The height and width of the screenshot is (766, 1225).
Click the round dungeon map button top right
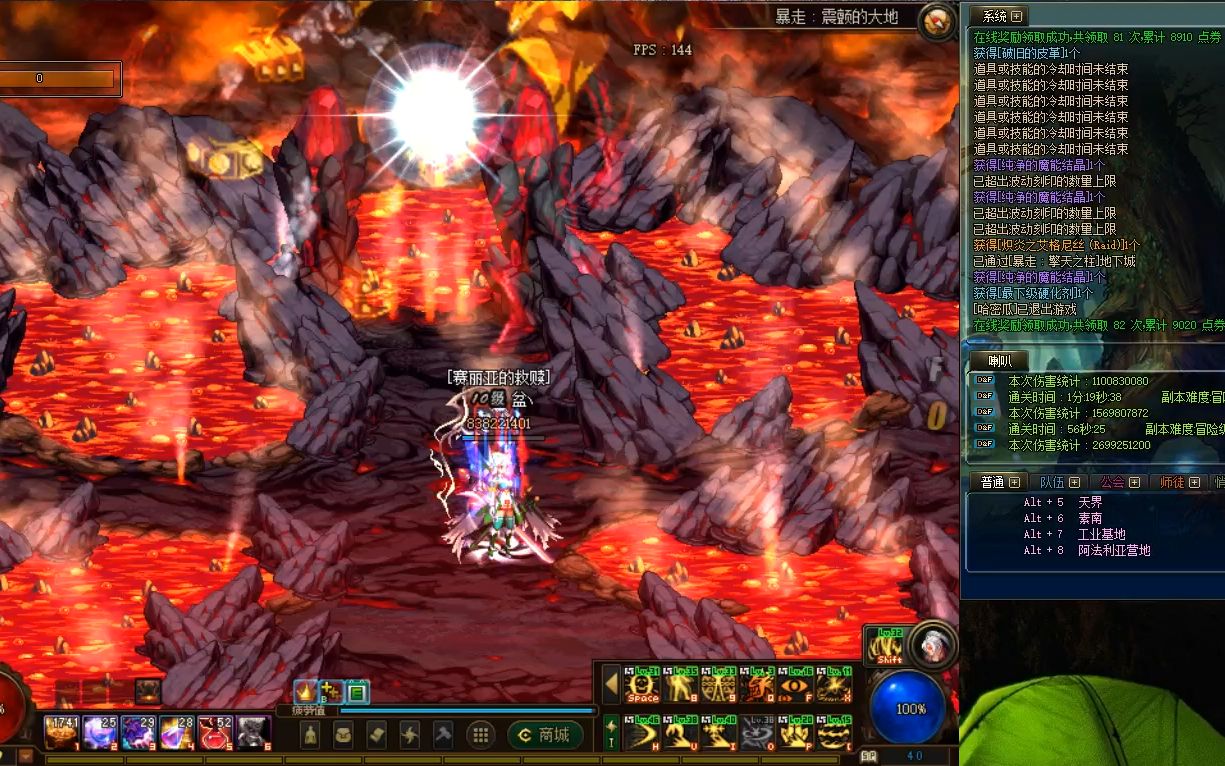pyautogui.click(x=937, y=21)
